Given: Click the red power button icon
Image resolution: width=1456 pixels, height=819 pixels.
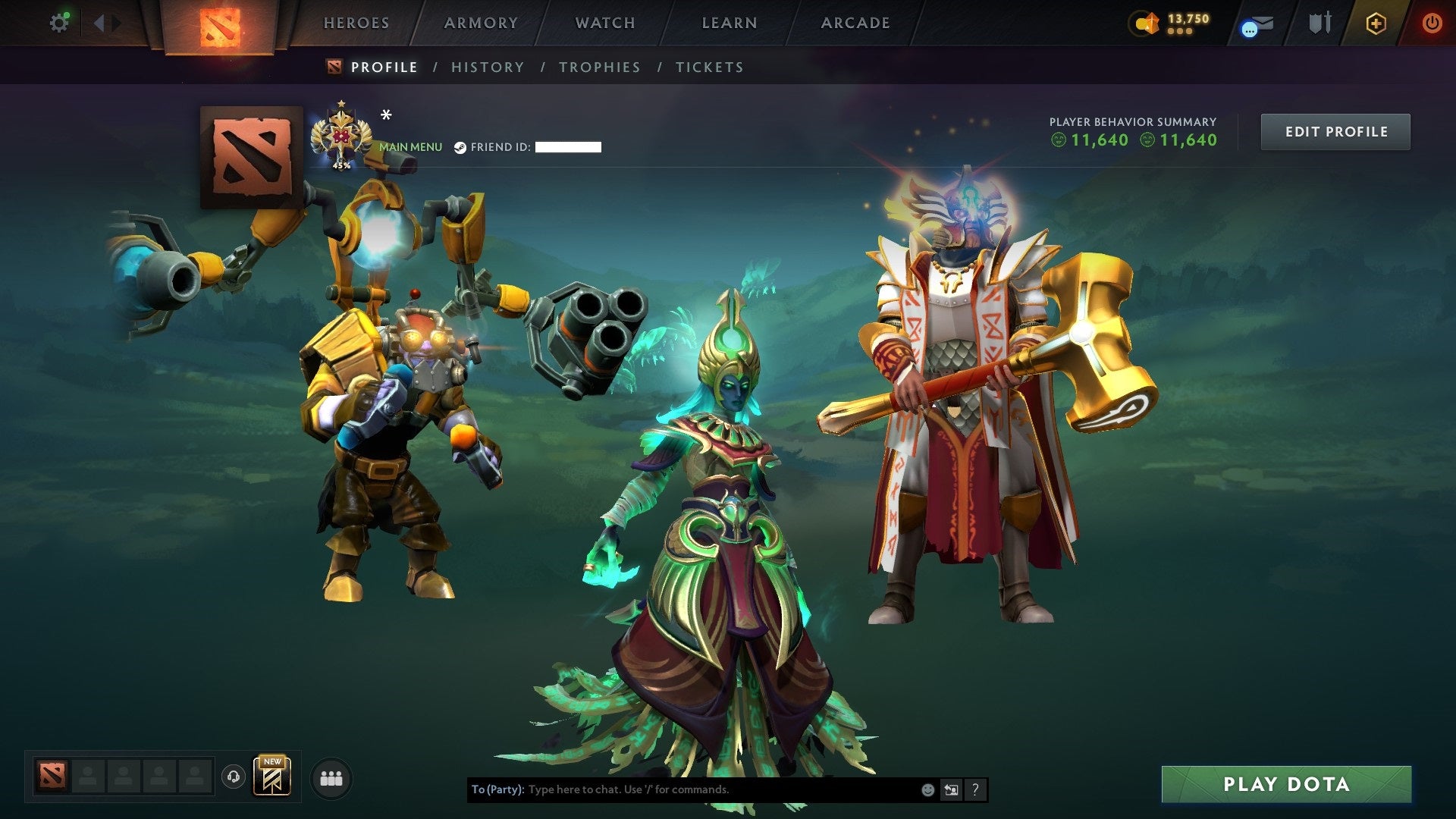Looking at the screenshot, I should [1432, 24].
